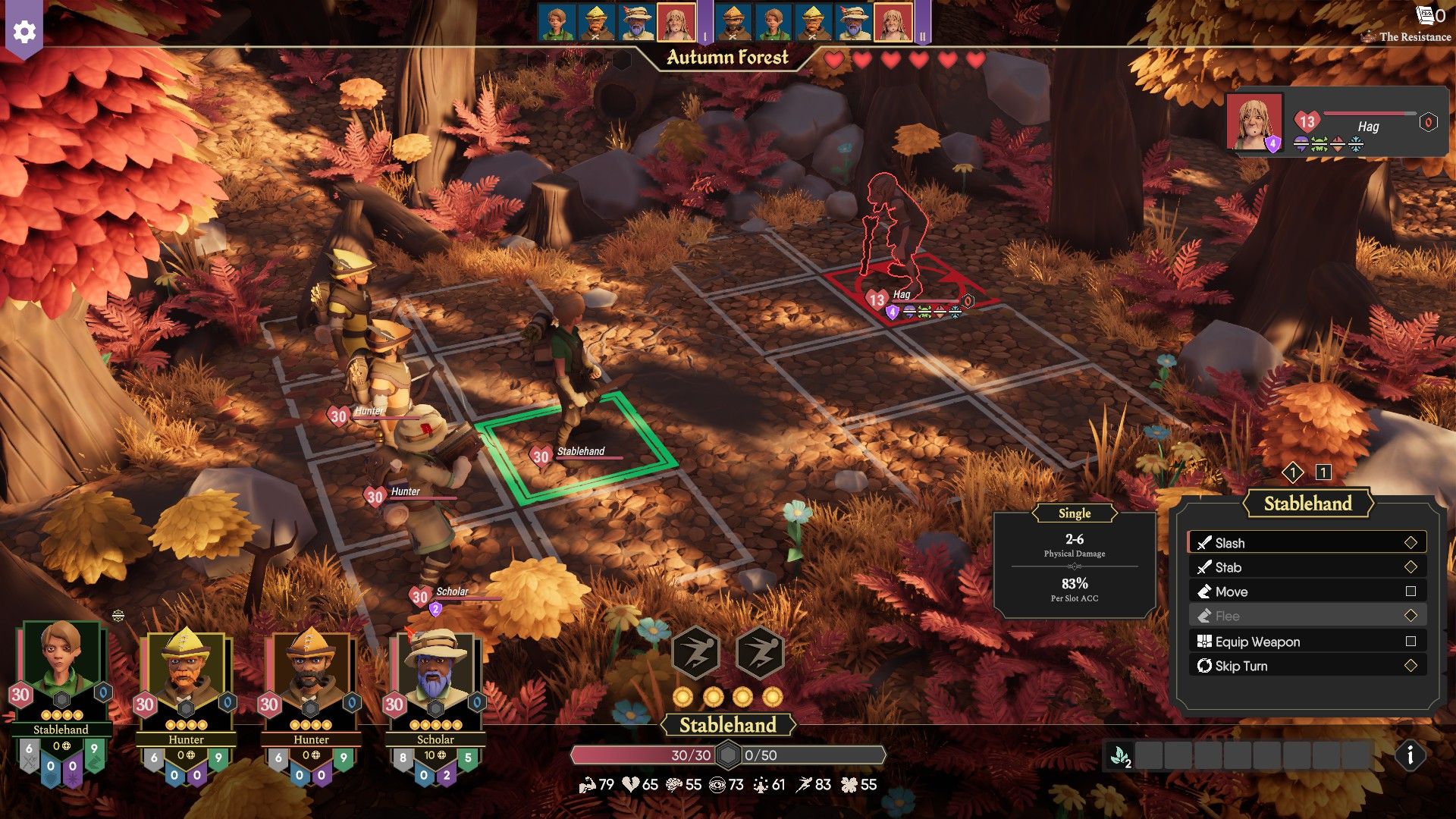Toggle the square checkbox next to Move
This screenshot has width=1456, height=819.
[1411, 591]
